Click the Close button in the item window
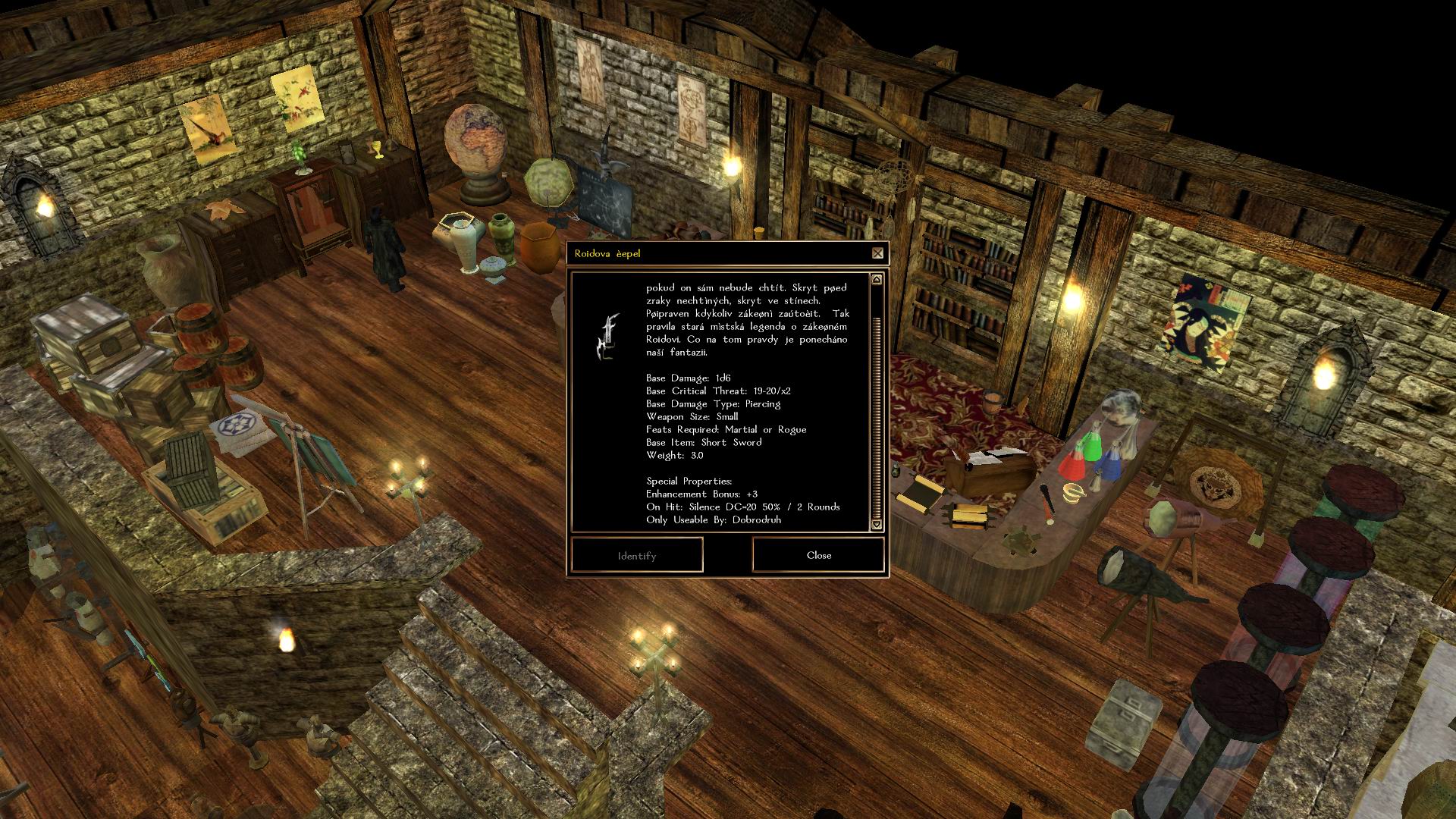This screenshot has width=1456, height=819. (x=818, y=555)
